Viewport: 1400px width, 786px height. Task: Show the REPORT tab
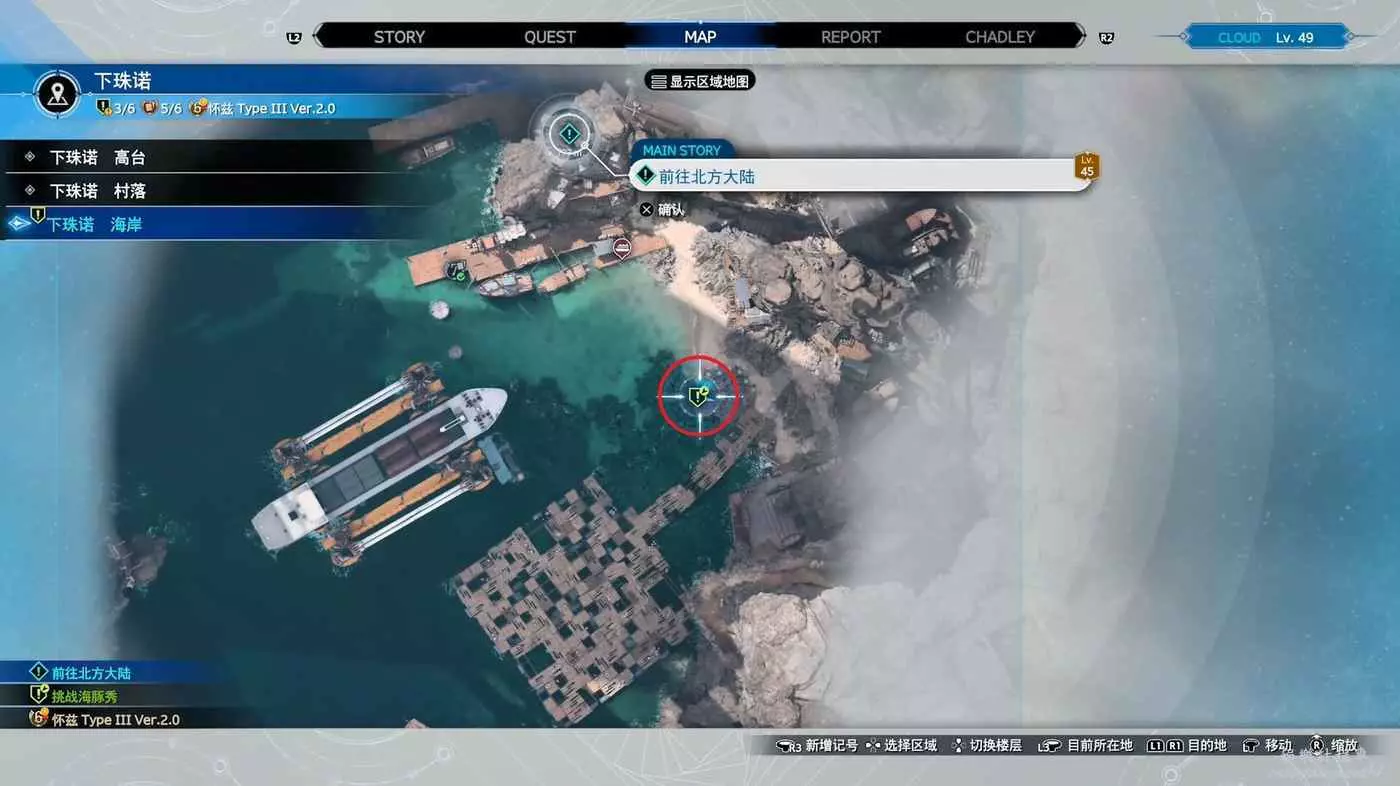[x=851, y=37]
